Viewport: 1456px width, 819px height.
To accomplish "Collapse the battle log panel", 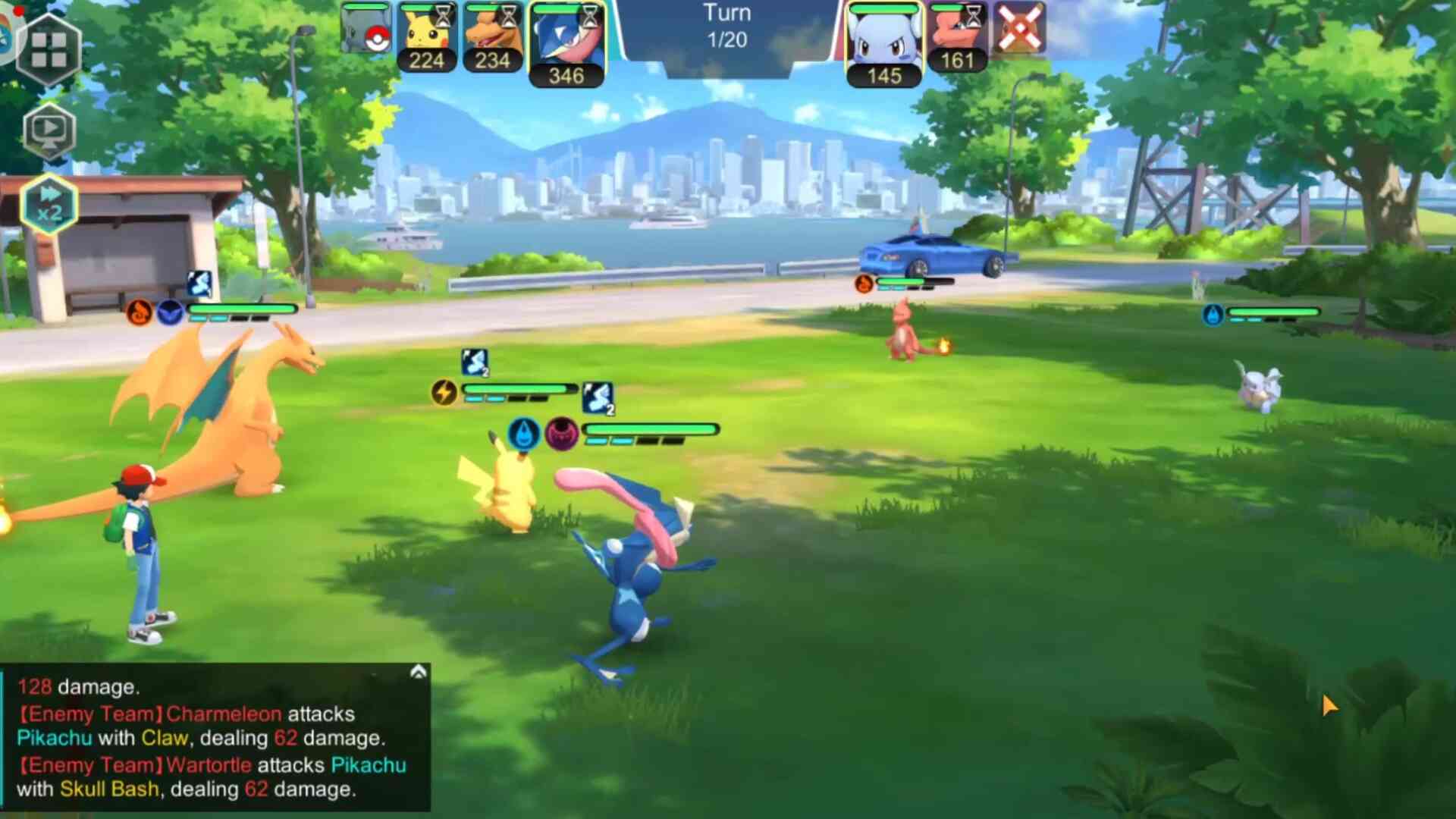I will click(418, 672).
